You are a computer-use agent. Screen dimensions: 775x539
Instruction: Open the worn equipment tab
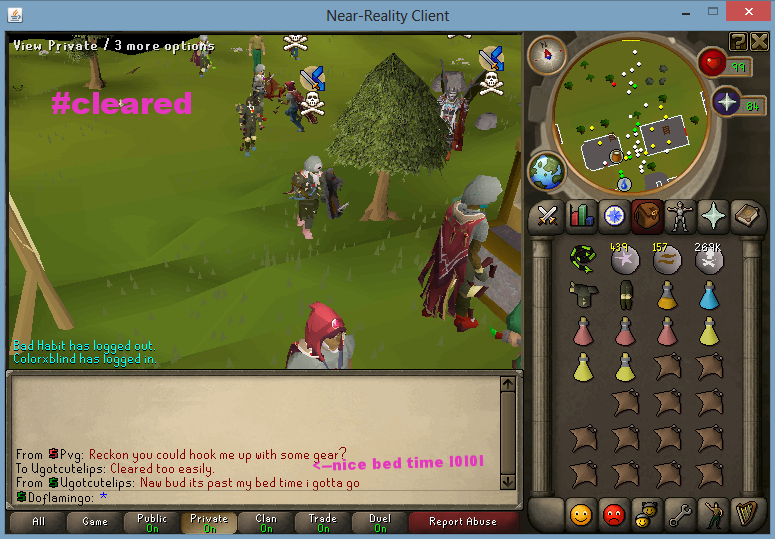(x=680, y=214)
